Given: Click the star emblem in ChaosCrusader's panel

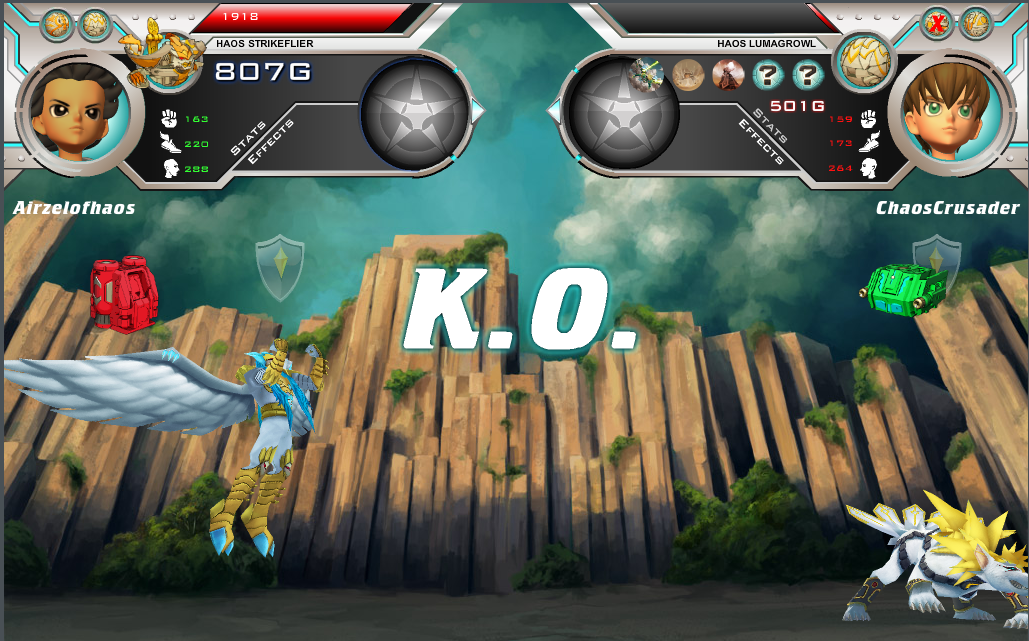Looking at the screenshot, I should pyautogui.click(x=622, y=112).
